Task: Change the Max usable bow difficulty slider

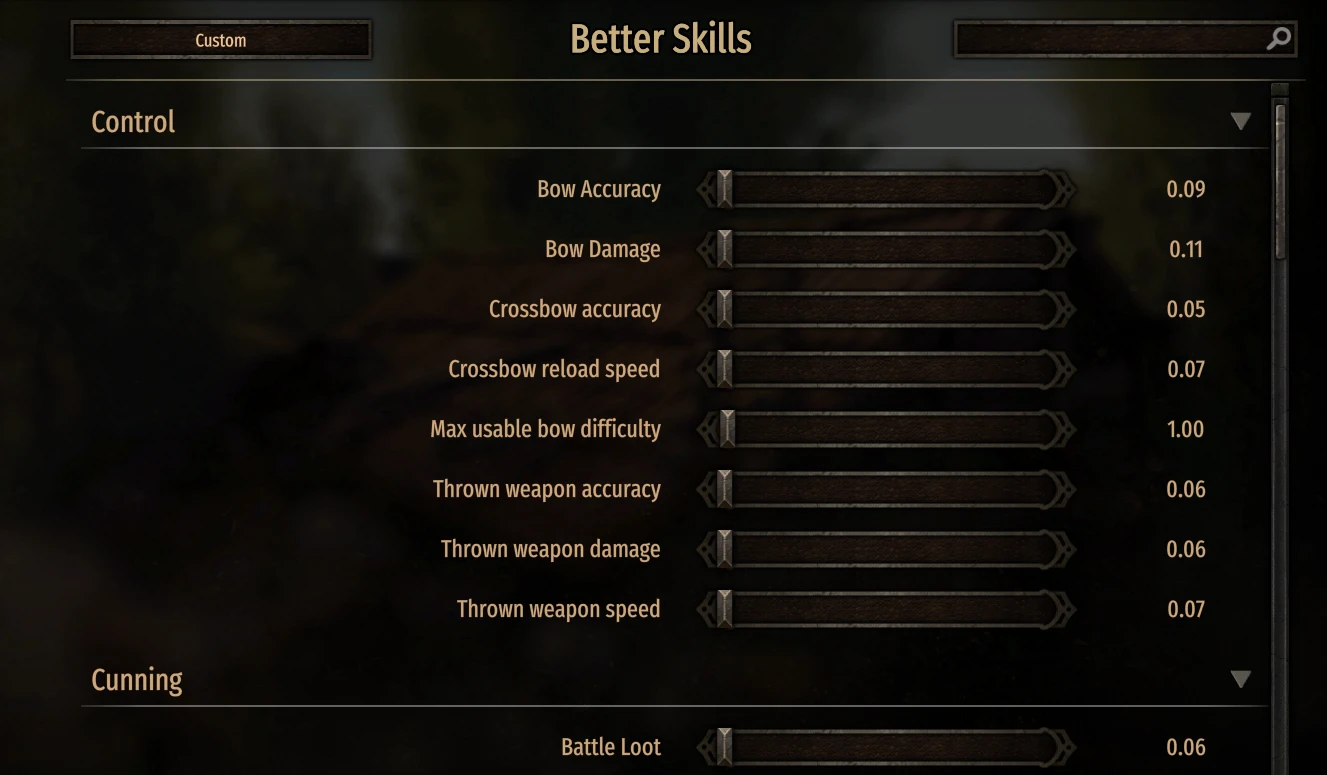Action: (885, 429)
